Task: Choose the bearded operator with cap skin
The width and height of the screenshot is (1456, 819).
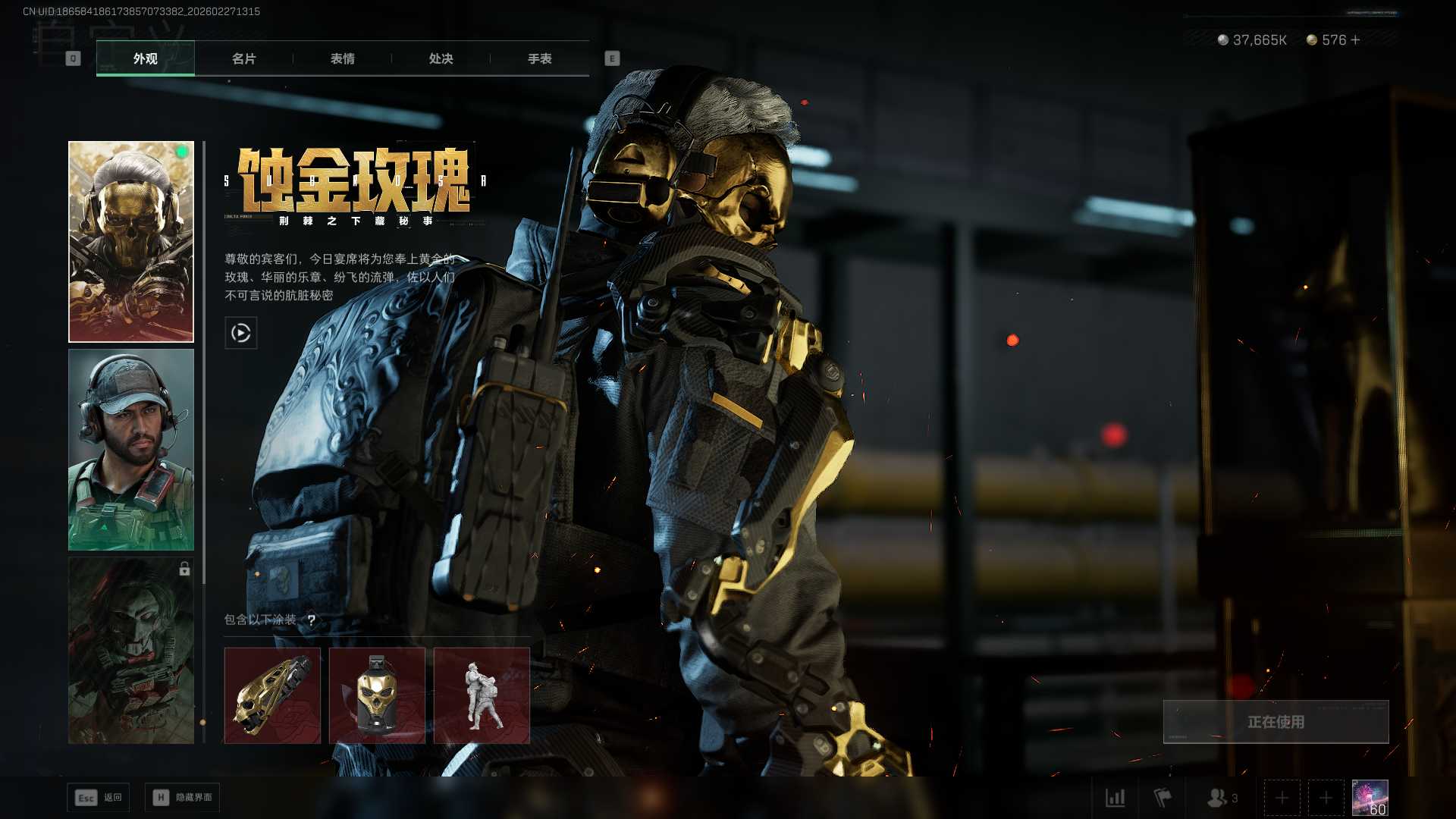Action: pyautogui.click(x=131, y=450)
